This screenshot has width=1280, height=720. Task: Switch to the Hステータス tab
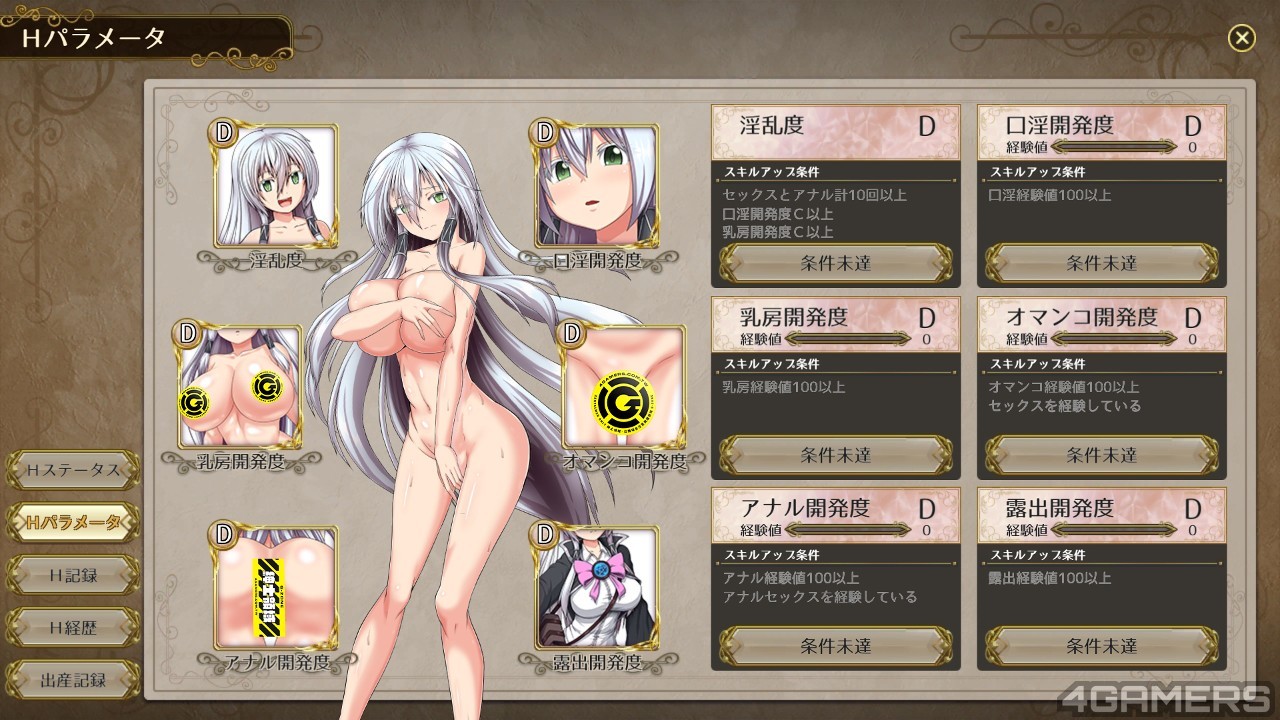[73, 469]
